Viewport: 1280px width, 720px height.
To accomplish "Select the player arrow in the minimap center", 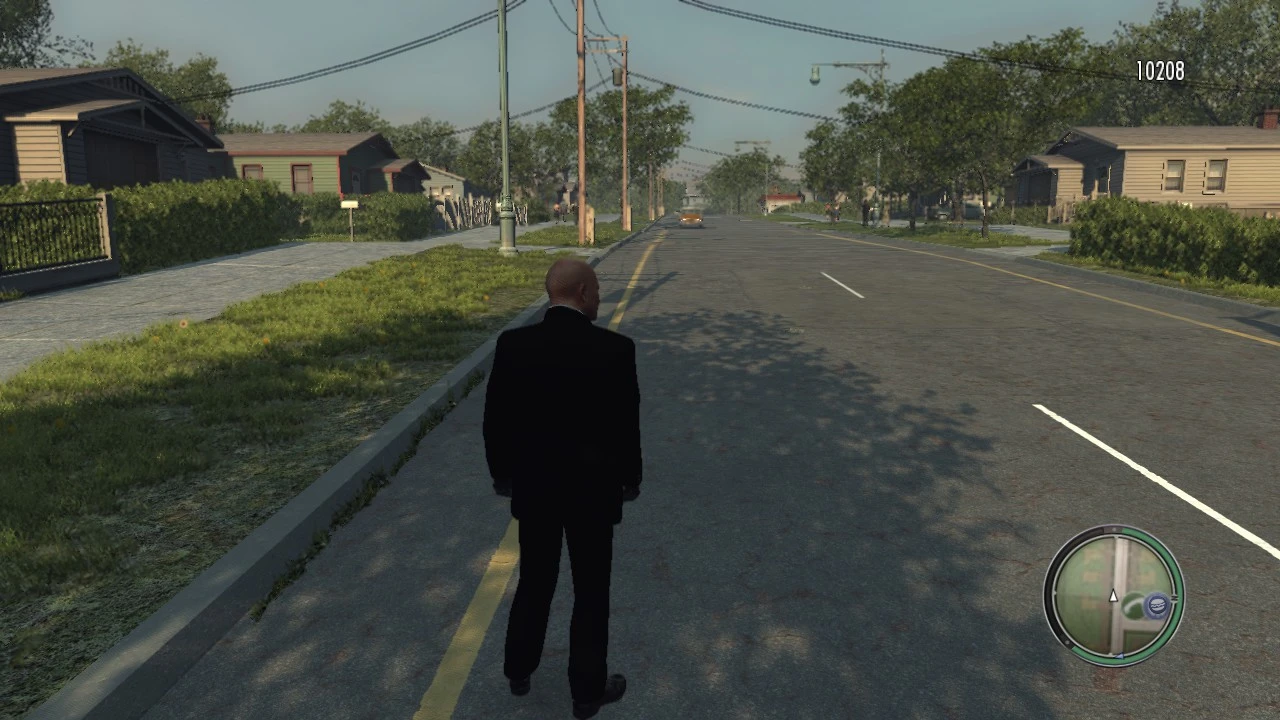I will click(x=1113, y=594).
